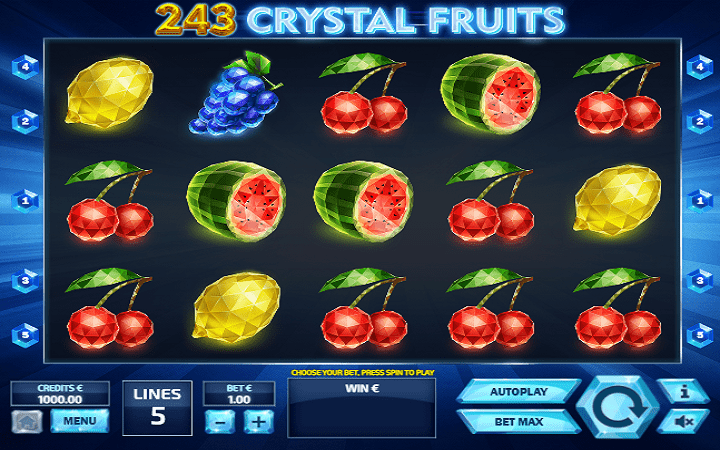Image resolution: width=720 pixels, height=450 pixels.
Task: Click the home icon beside MENU
Action: (27, 421)
